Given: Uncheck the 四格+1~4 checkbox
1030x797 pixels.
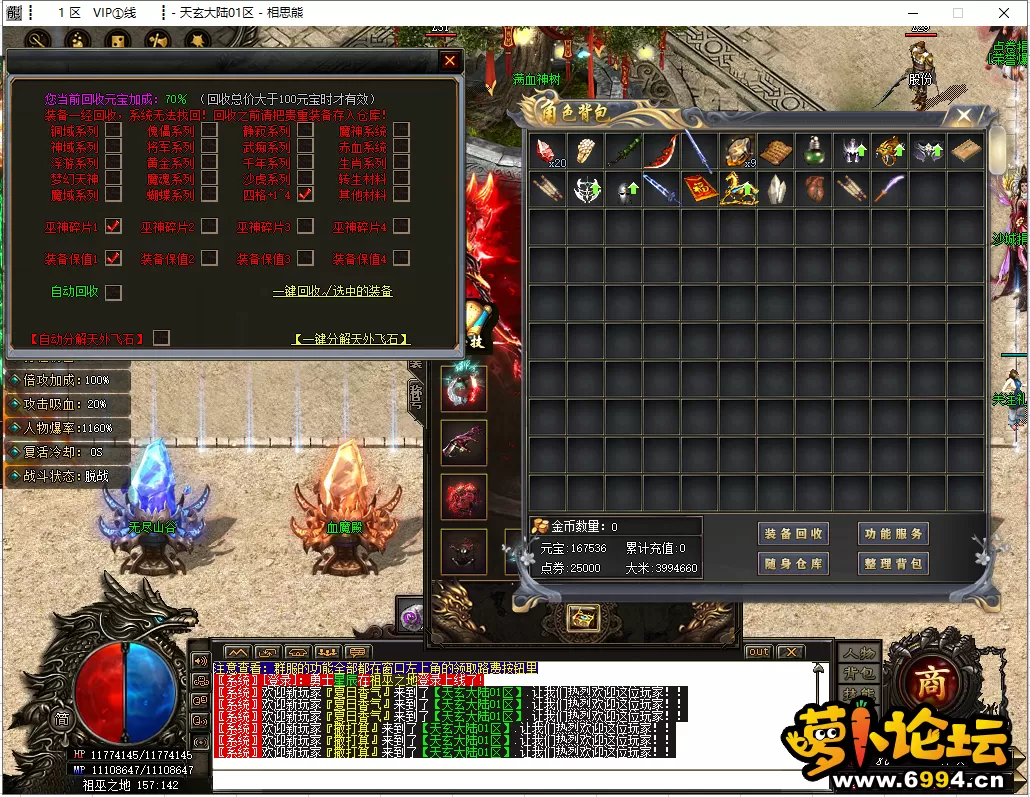Looking at the screenshot, I should point(305,194).
